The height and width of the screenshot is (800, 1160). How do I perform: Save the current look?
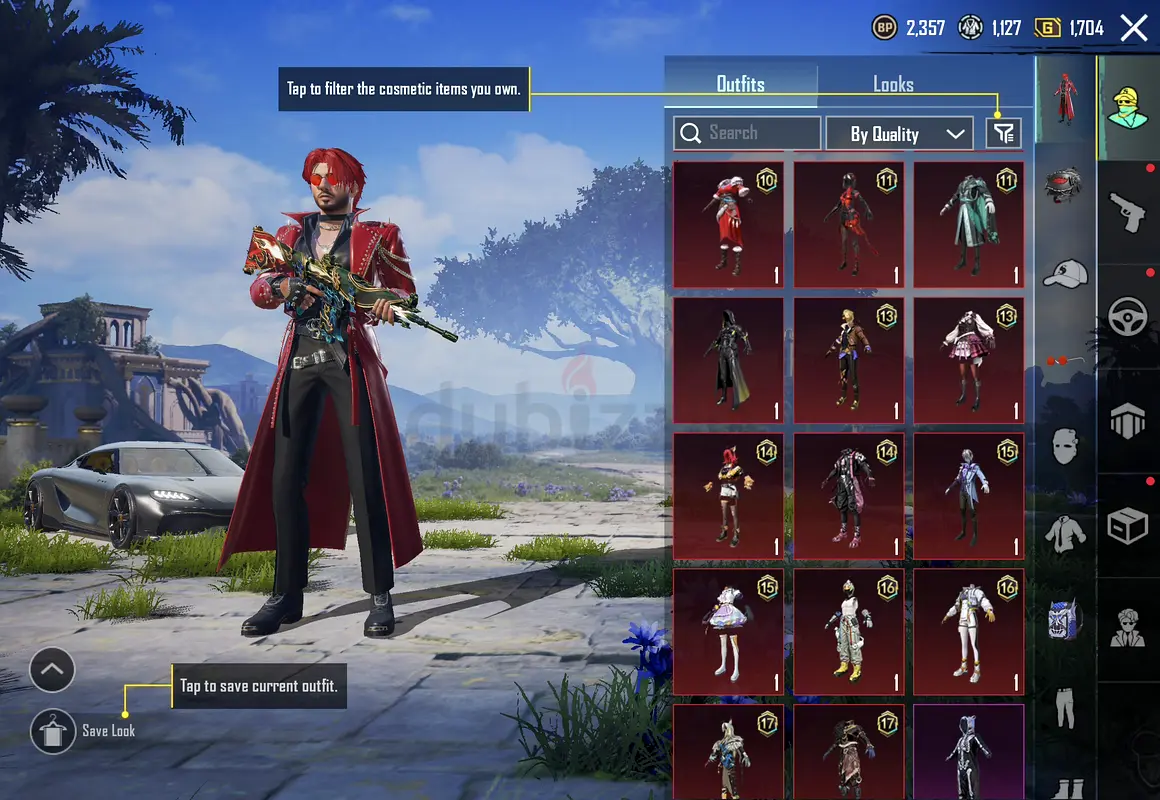tap(54, 731)
